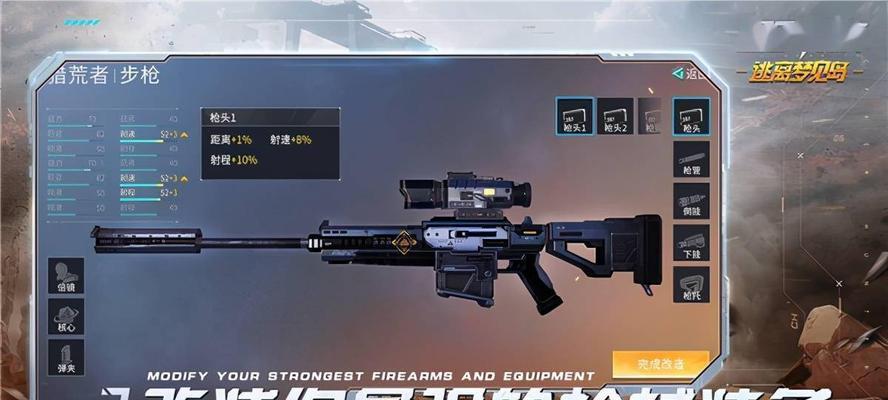Show the 枪托 stock category

(691, 284)
